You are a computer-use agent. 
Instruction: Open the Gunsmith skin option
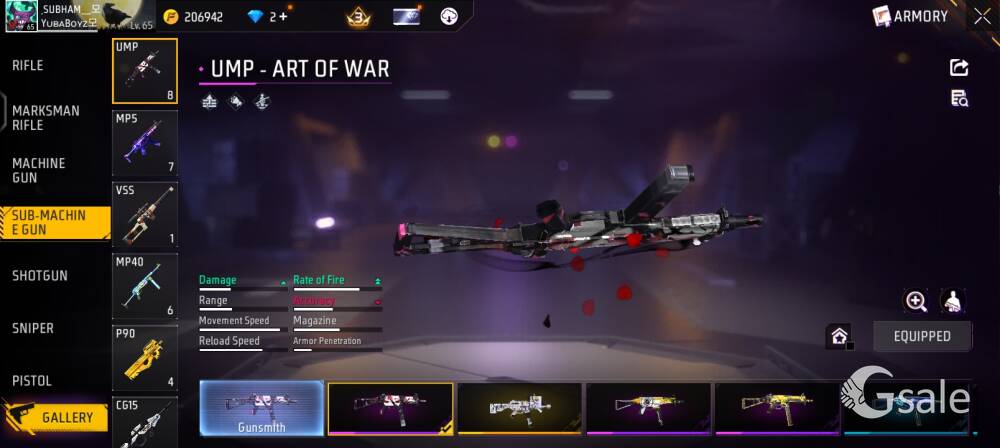pyautogui.click(x=262, y=408)
